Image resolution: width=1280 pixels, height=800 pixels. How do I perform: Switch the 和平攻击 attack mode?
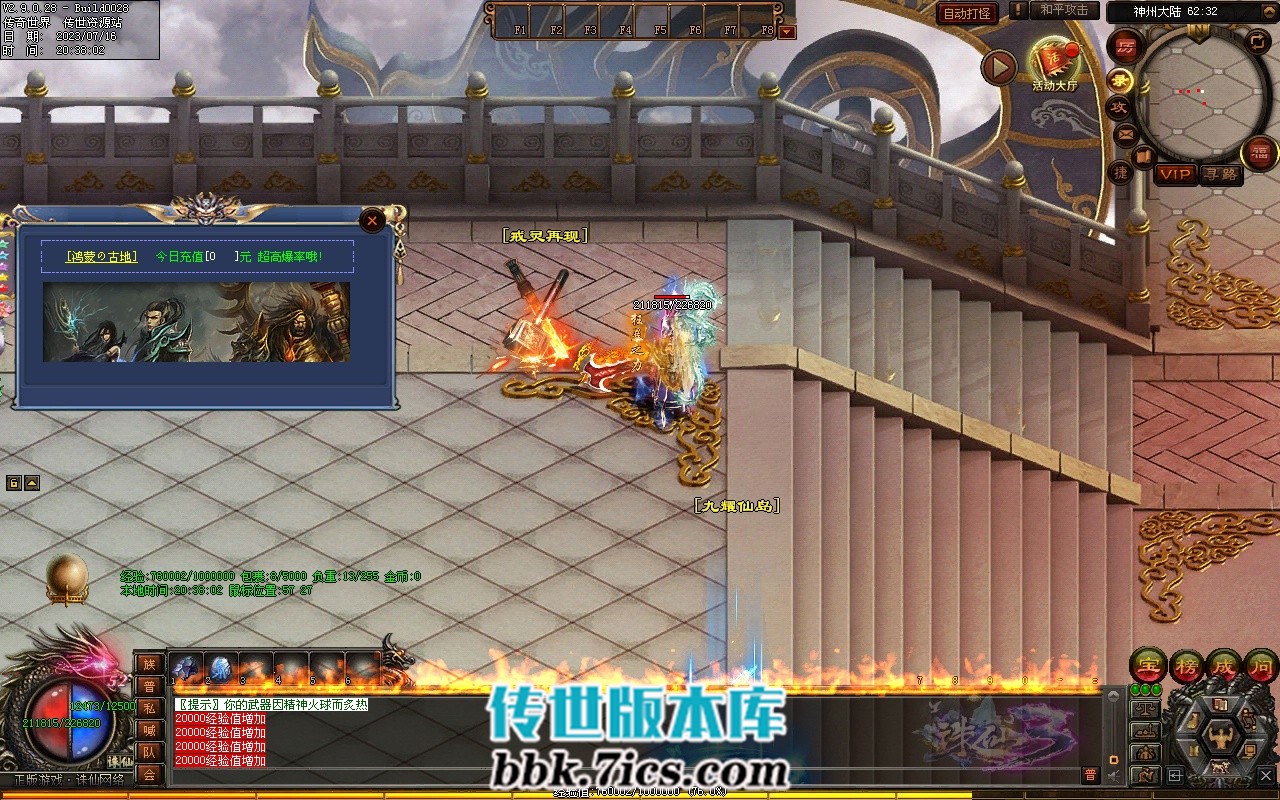(1064, 10)
